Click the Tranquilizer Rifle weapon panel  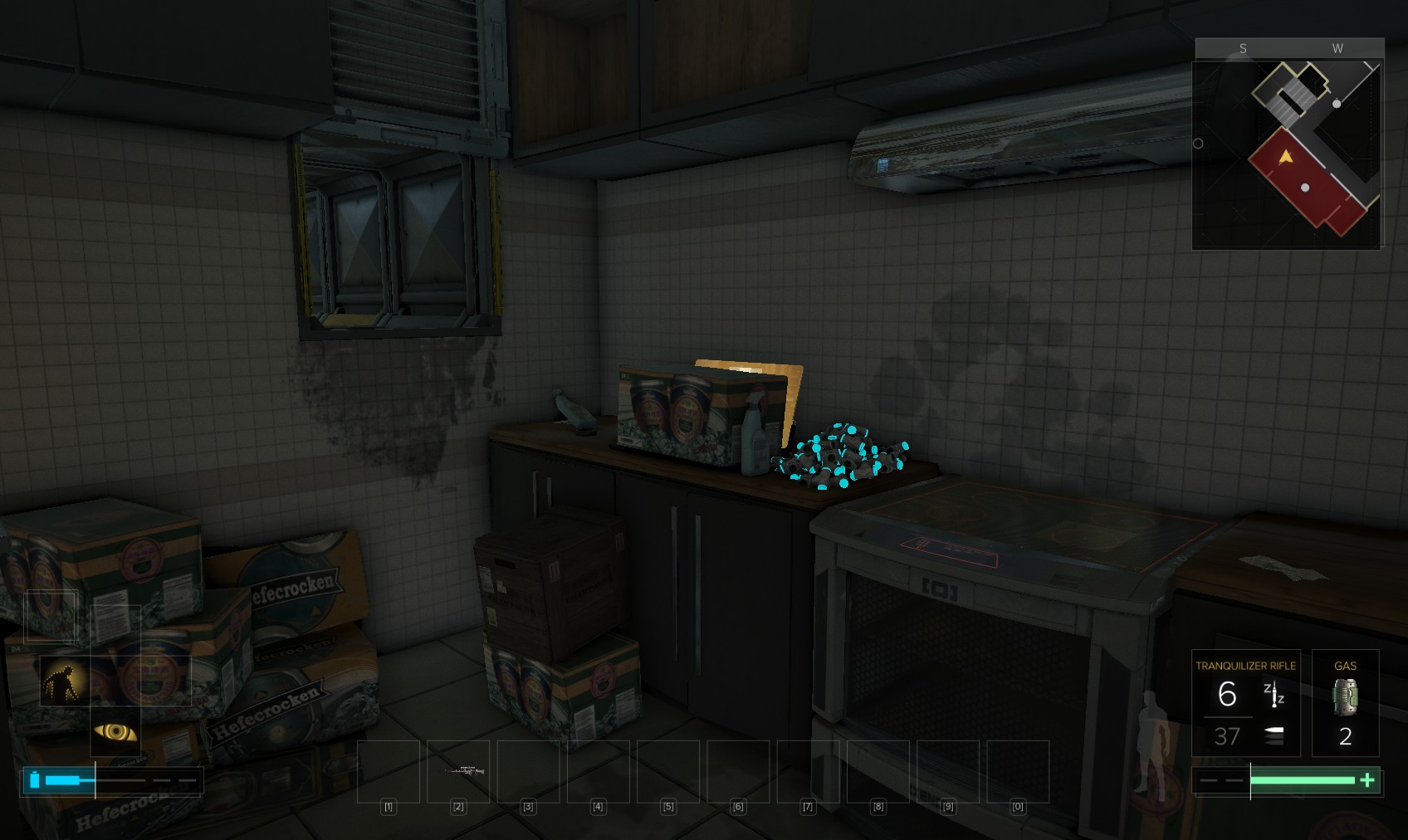pyautogui.click(x=1245, y=702)
